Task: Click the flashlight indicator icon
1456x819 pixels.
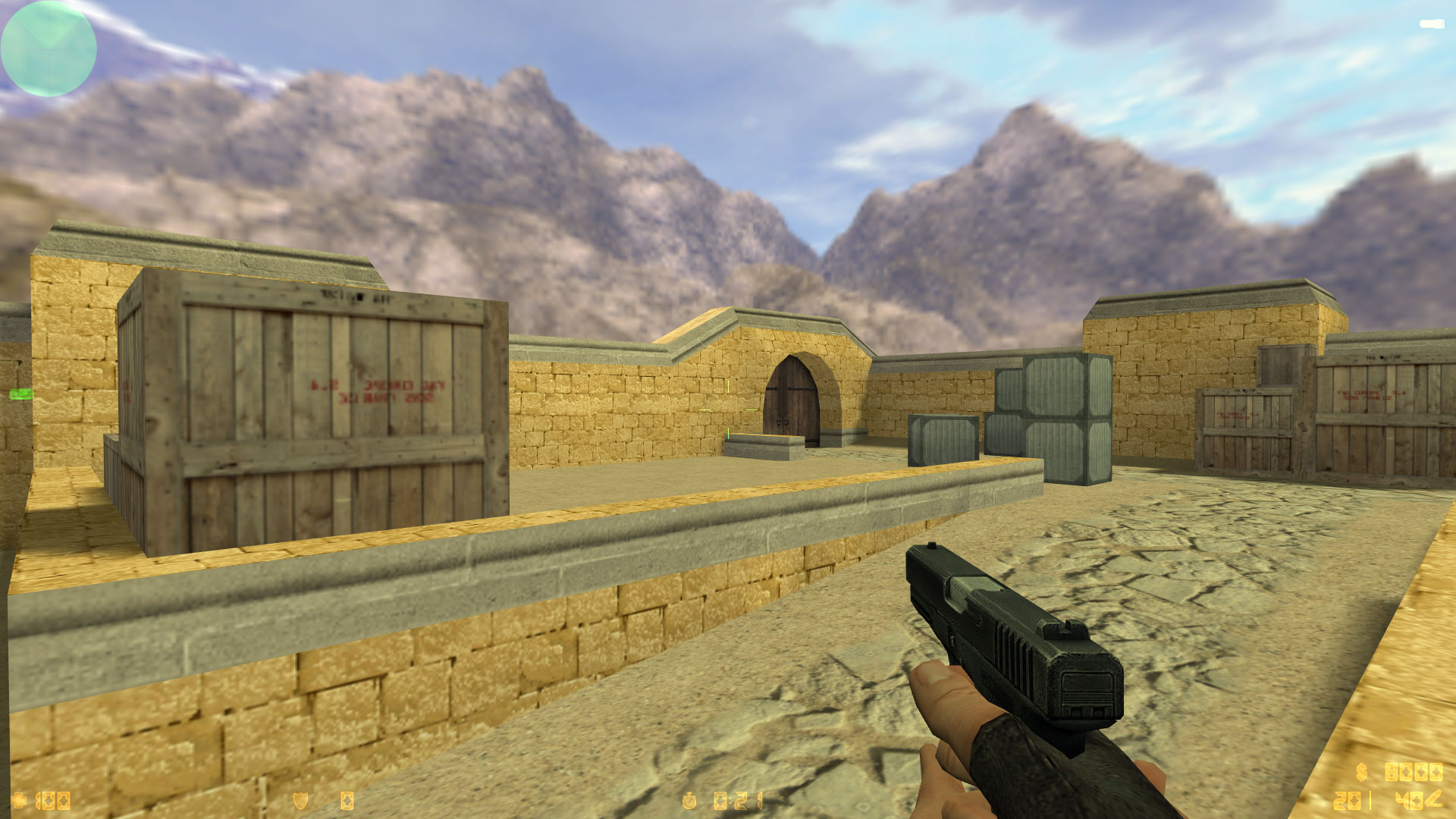Action: point(1432,24)
